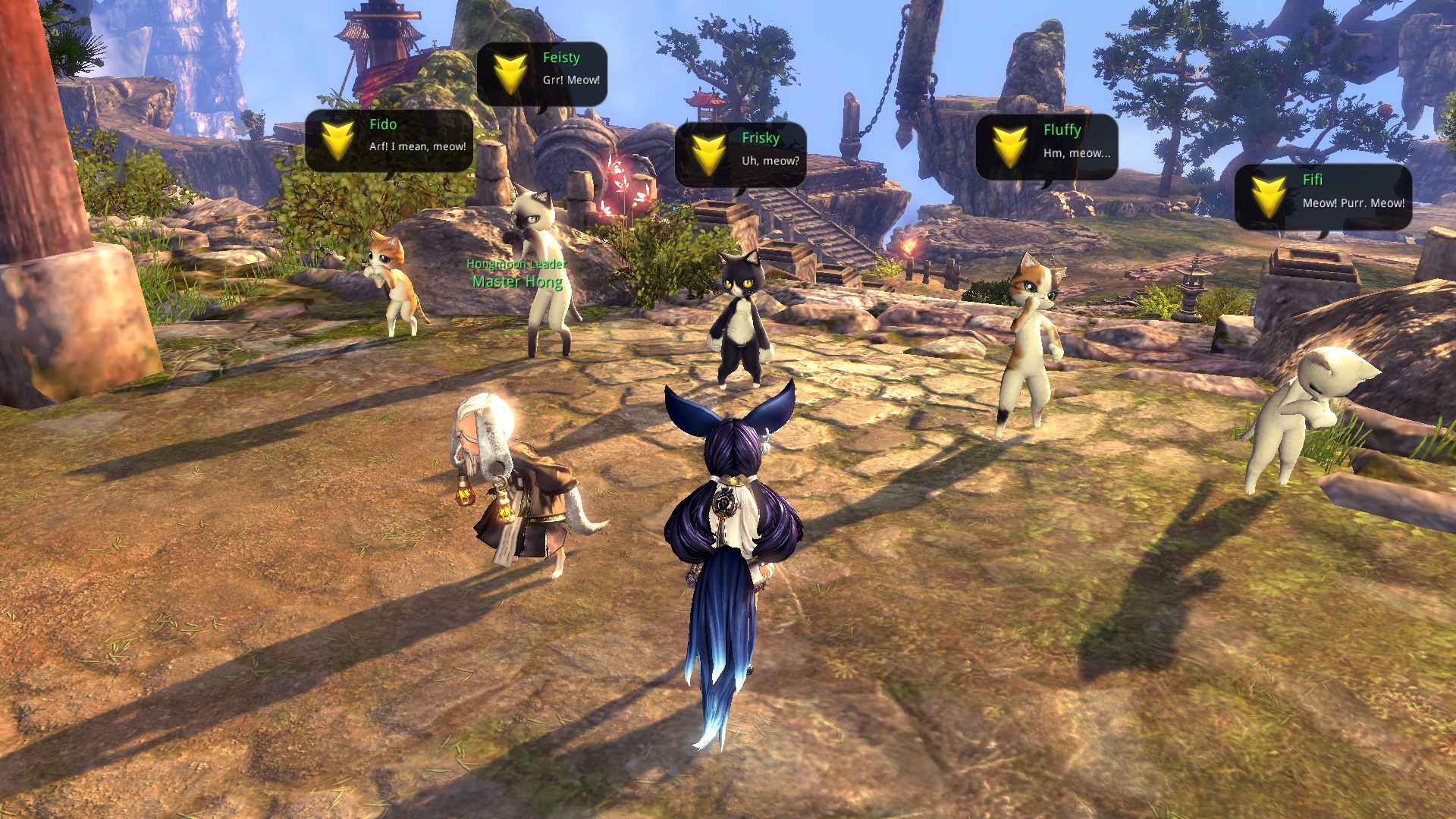Screen dimensions: 1456x819
Task: Select Fifi's "Meow! Purr. Meow!" bubble
Action: click(x=1323, y=196)
